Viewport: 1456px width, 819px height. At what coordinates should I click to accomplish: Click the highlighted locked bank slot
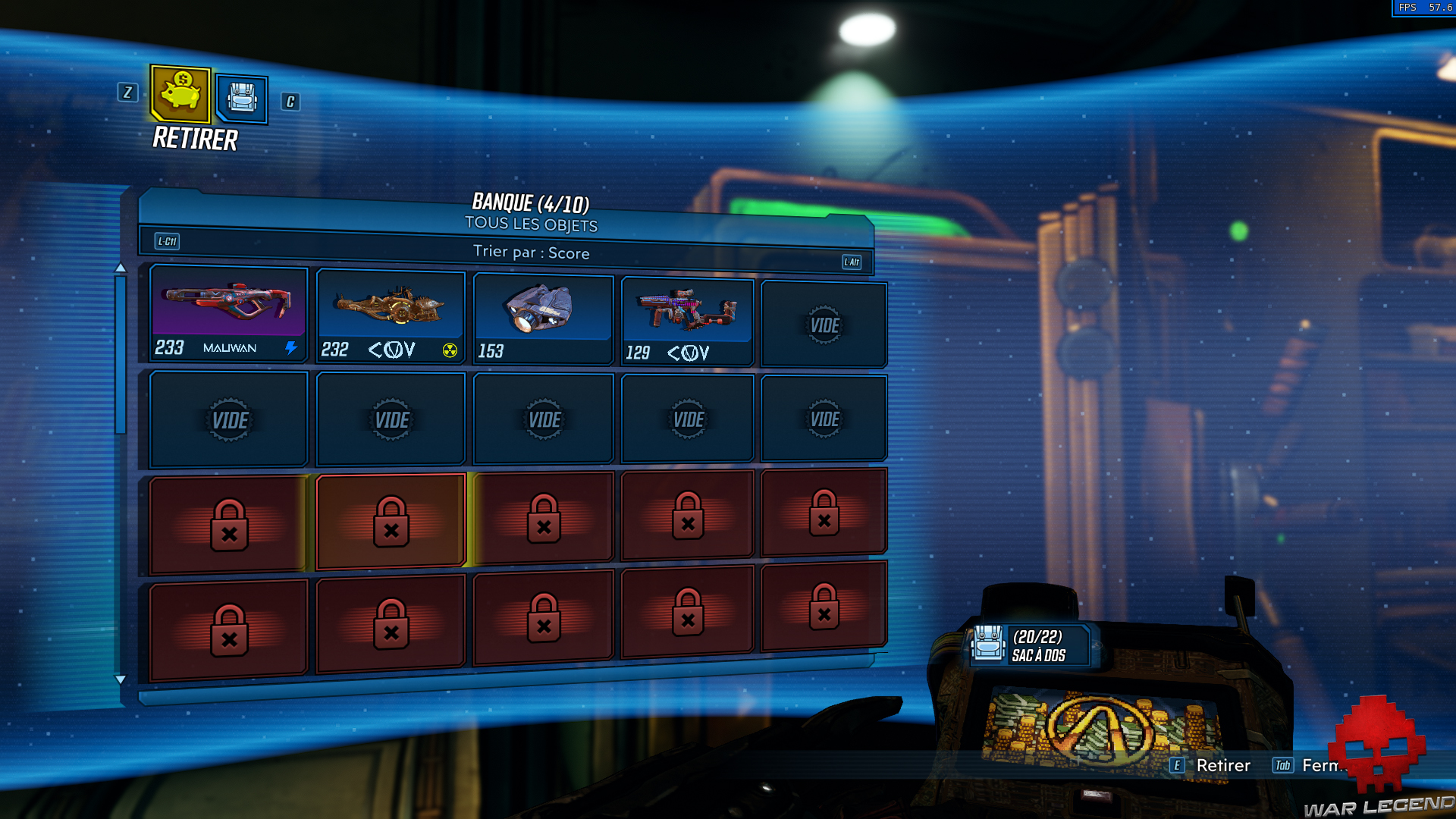coord(391,519)
